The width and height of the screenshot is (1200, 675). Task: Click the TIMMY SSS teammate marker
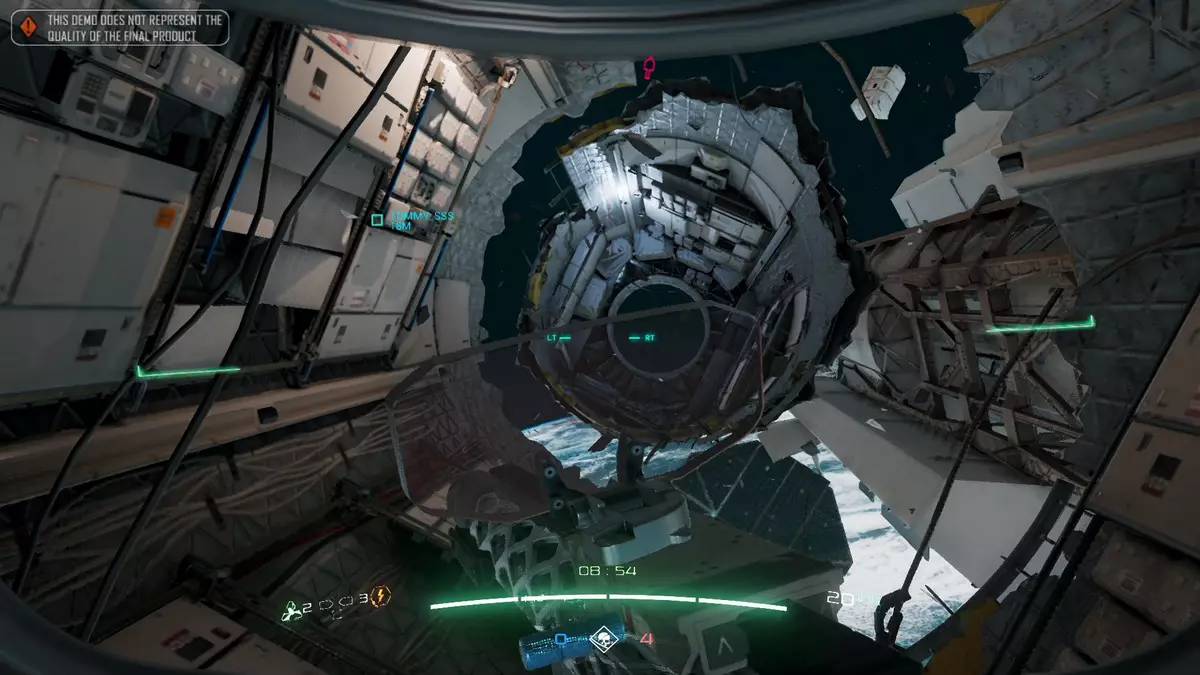pyautogui.click(x=377, y=220)
